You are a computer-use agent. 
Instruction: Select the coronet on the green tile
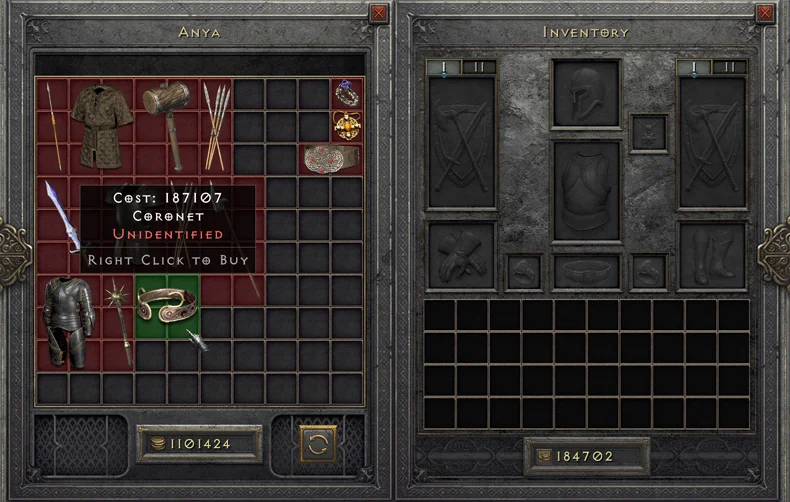click(x=166, y=305)
